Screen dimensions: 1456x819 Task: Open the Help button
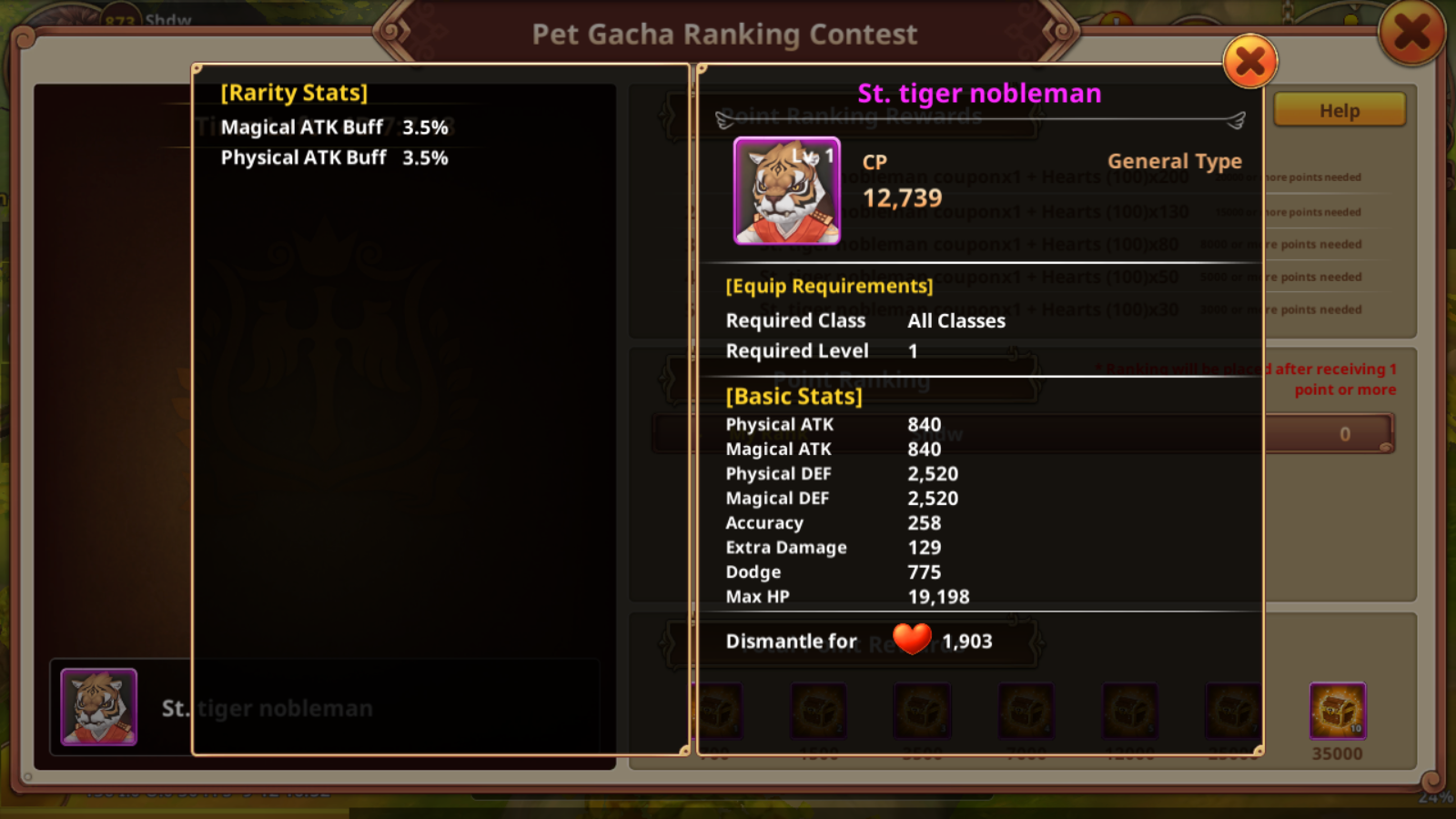pos(1339,111)
